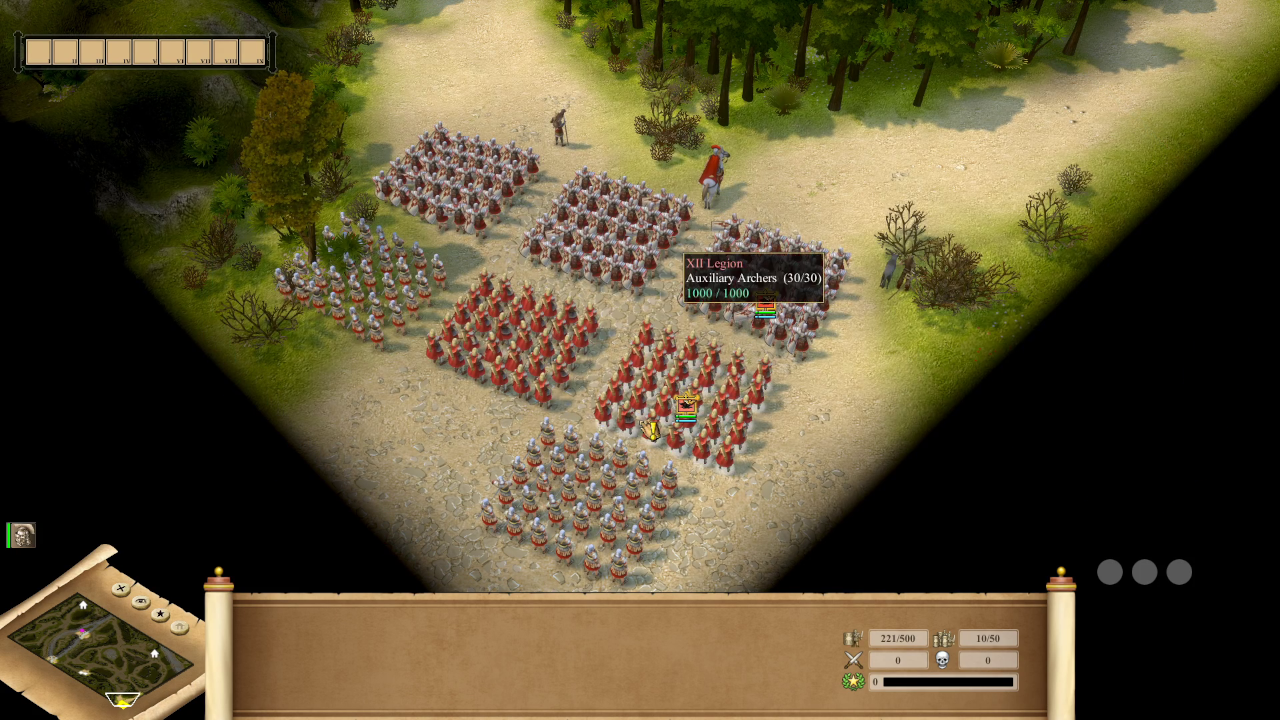Click the middle grey dot indicator

click(x=1144, y=572)
